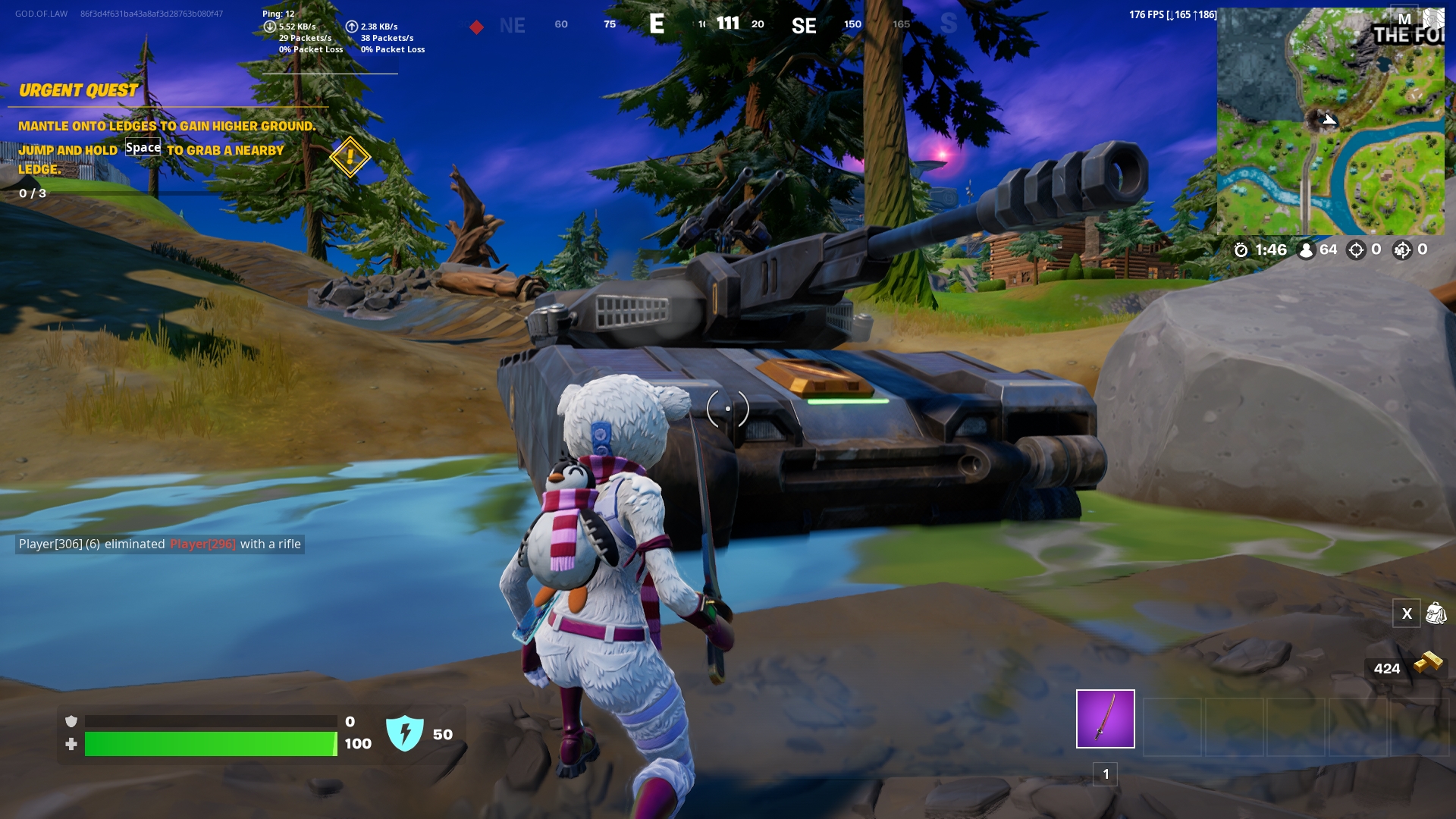
Task: Click the health plus icon beside the green bar
Action: point(72,744)
